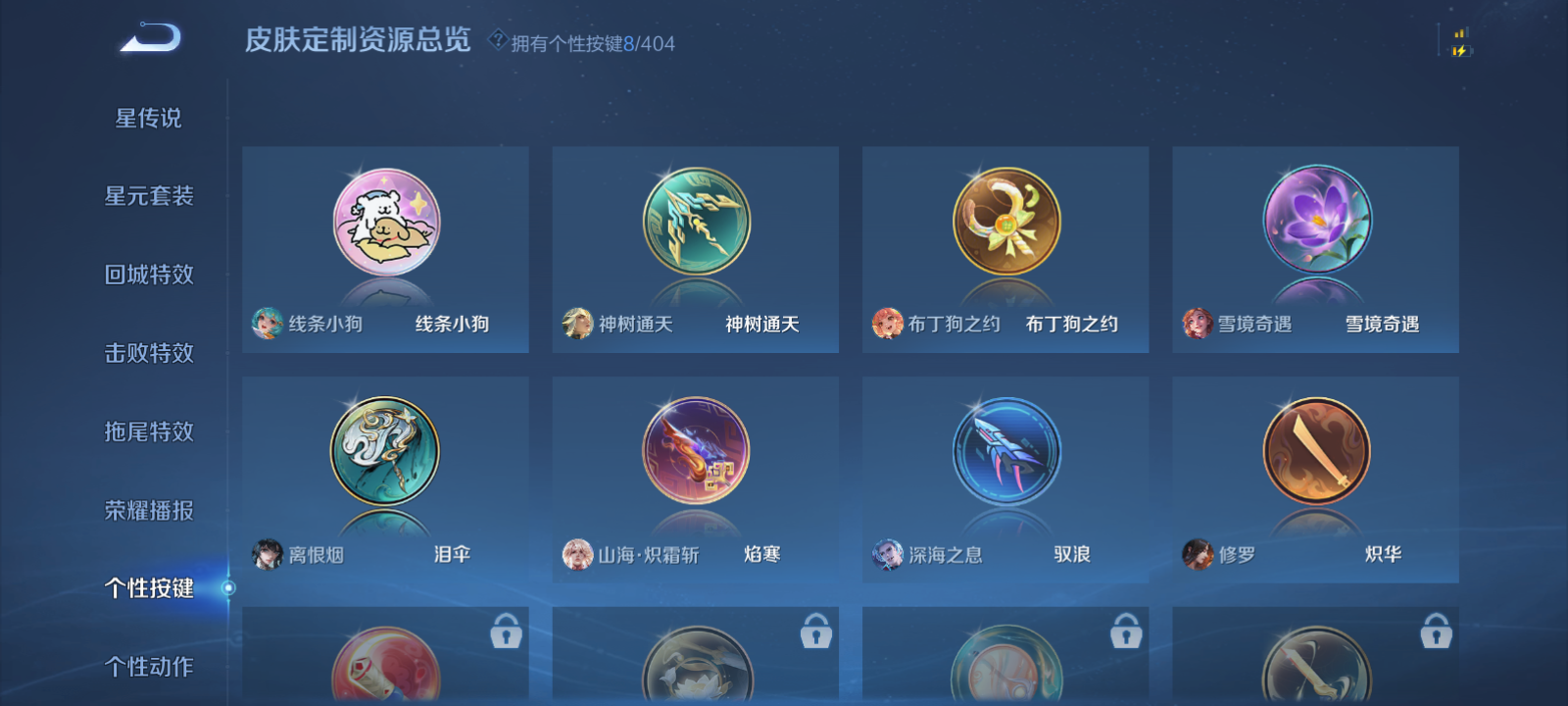Click the question mark help icon beside title

tap(498, 41)
